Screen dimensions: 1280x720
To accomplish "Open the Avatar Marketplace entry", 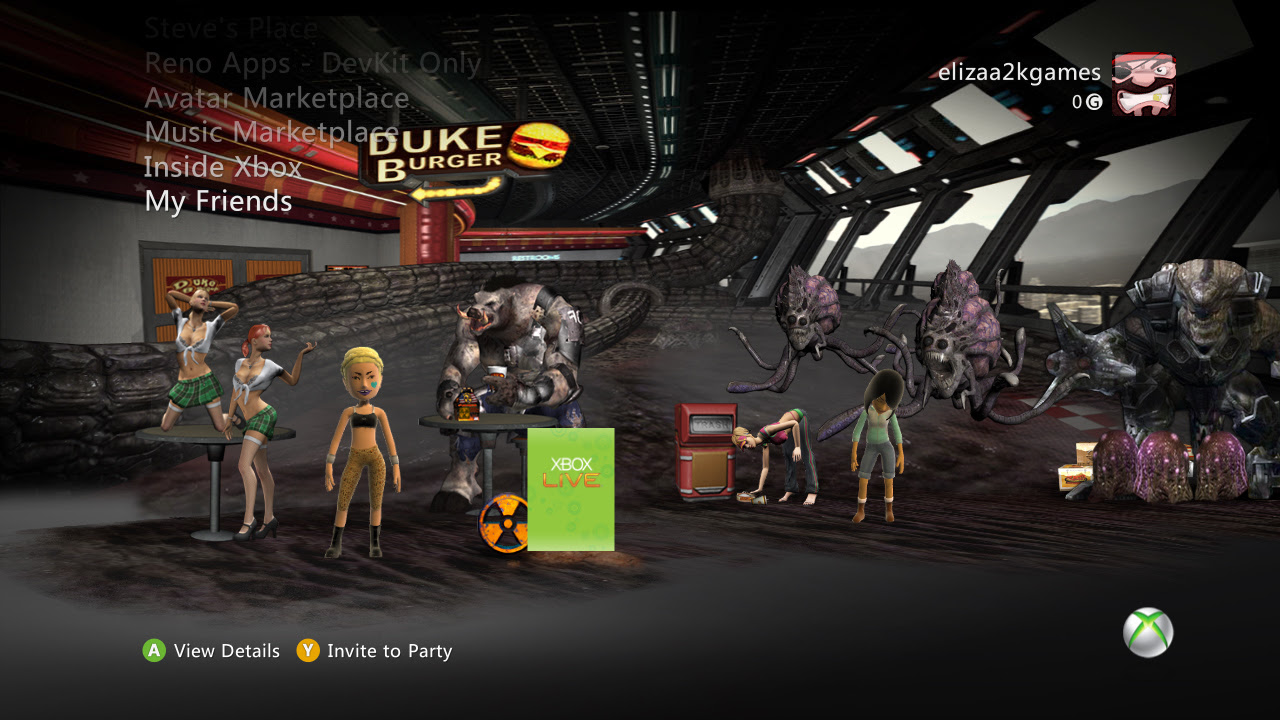I will [275, 98].
